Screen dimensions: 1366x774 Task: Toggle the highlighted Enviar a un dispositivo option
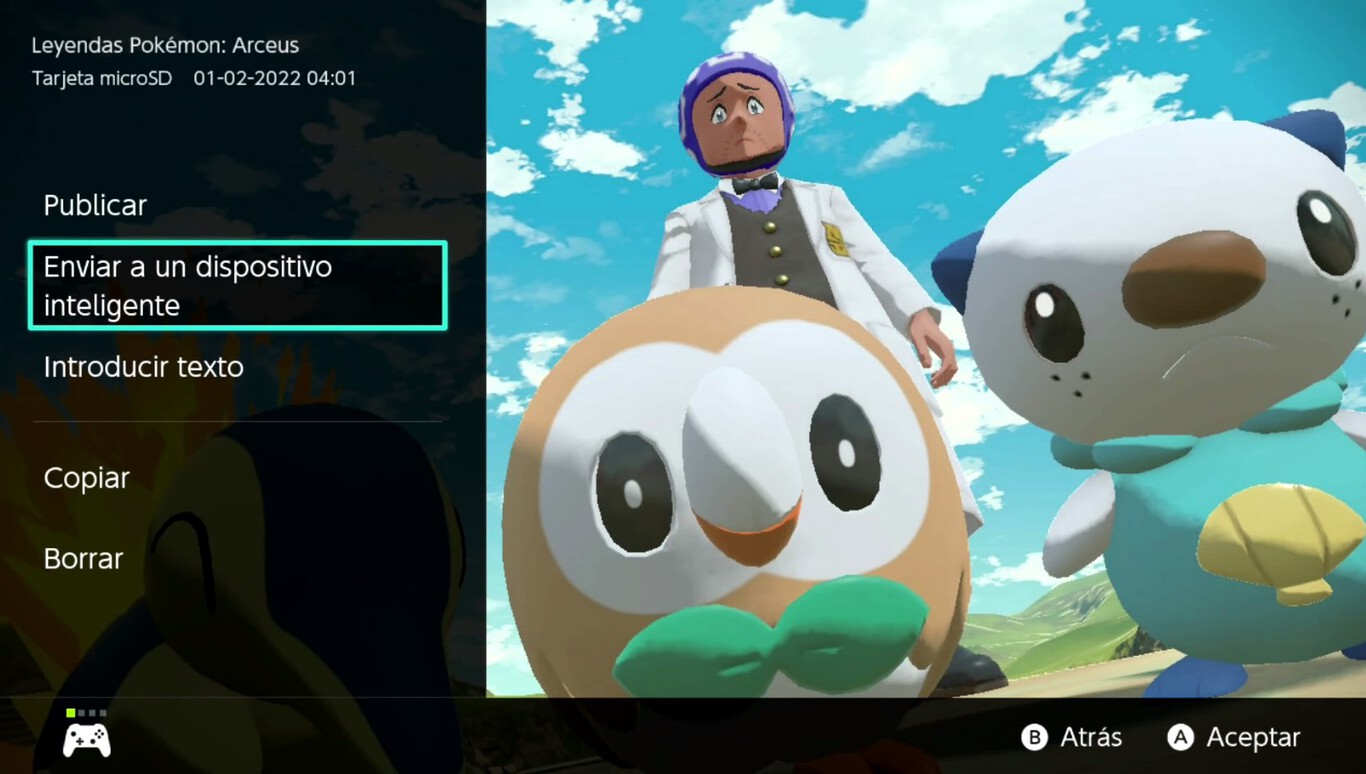[x=237, y=285]
